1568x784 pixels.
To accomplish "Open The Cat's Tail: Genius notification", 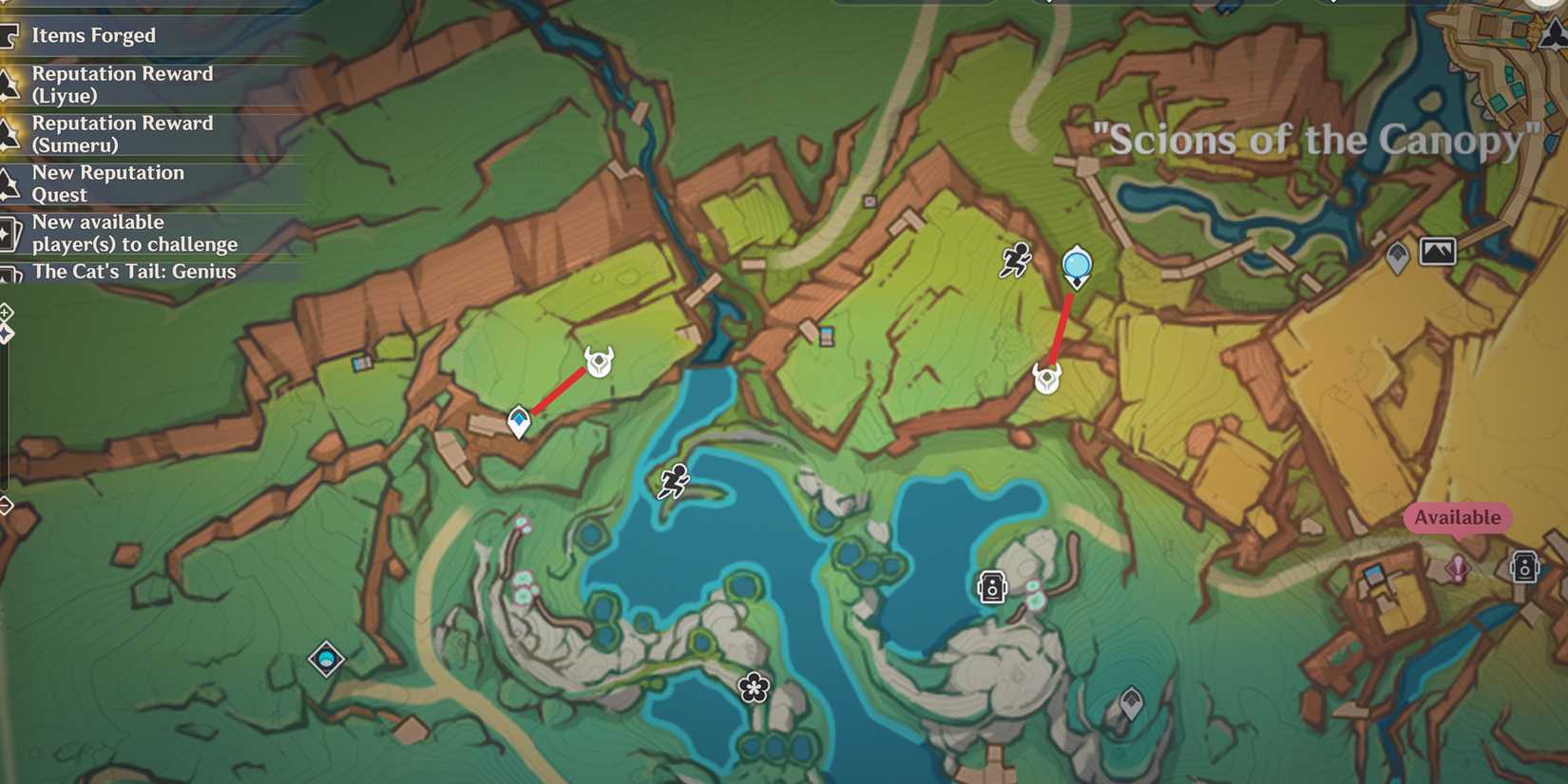I will [x=134, y=272].
